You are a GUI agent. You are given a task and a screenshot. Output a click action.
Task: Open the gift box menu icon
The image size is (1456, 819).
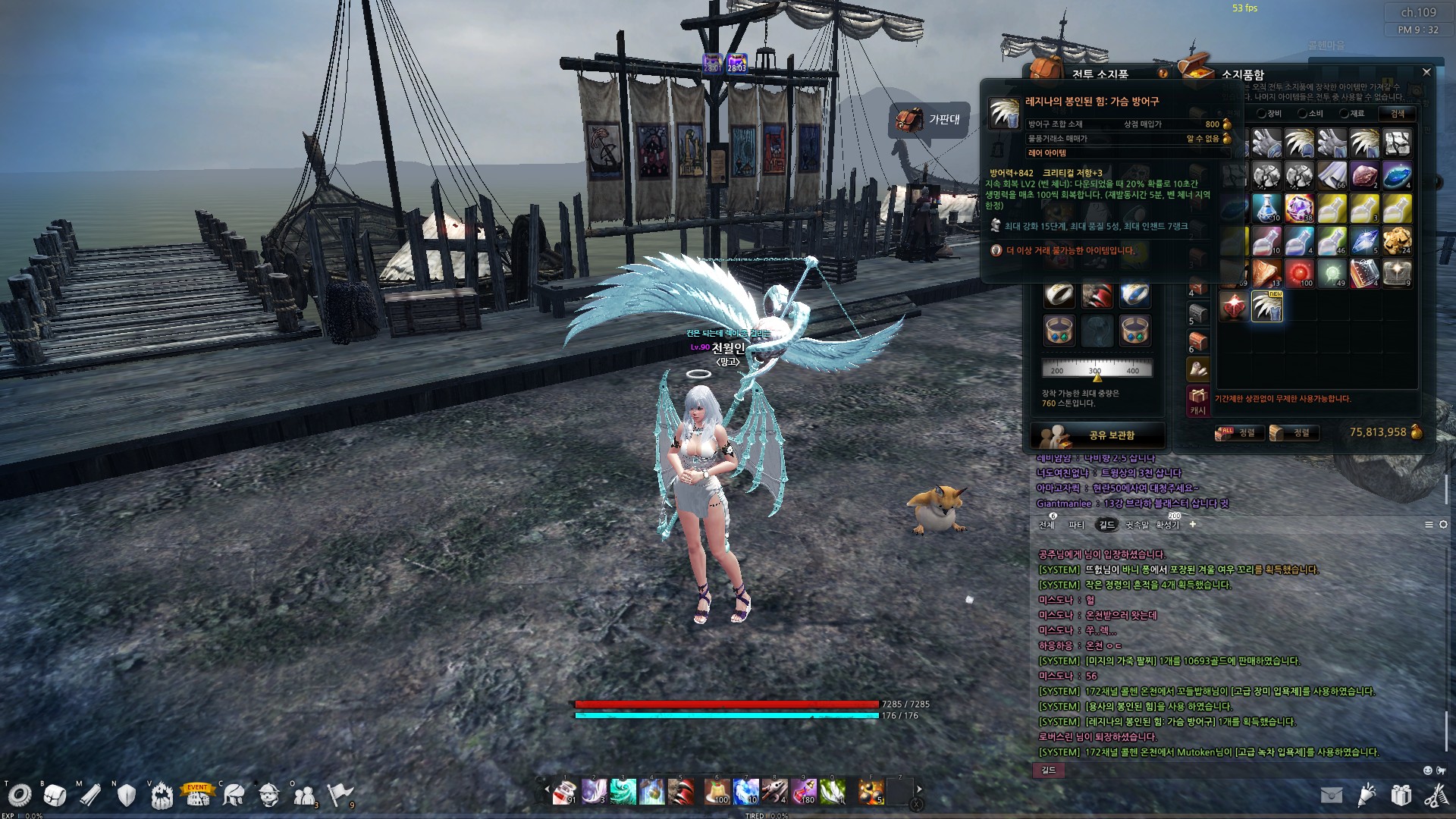point(1401,795)
